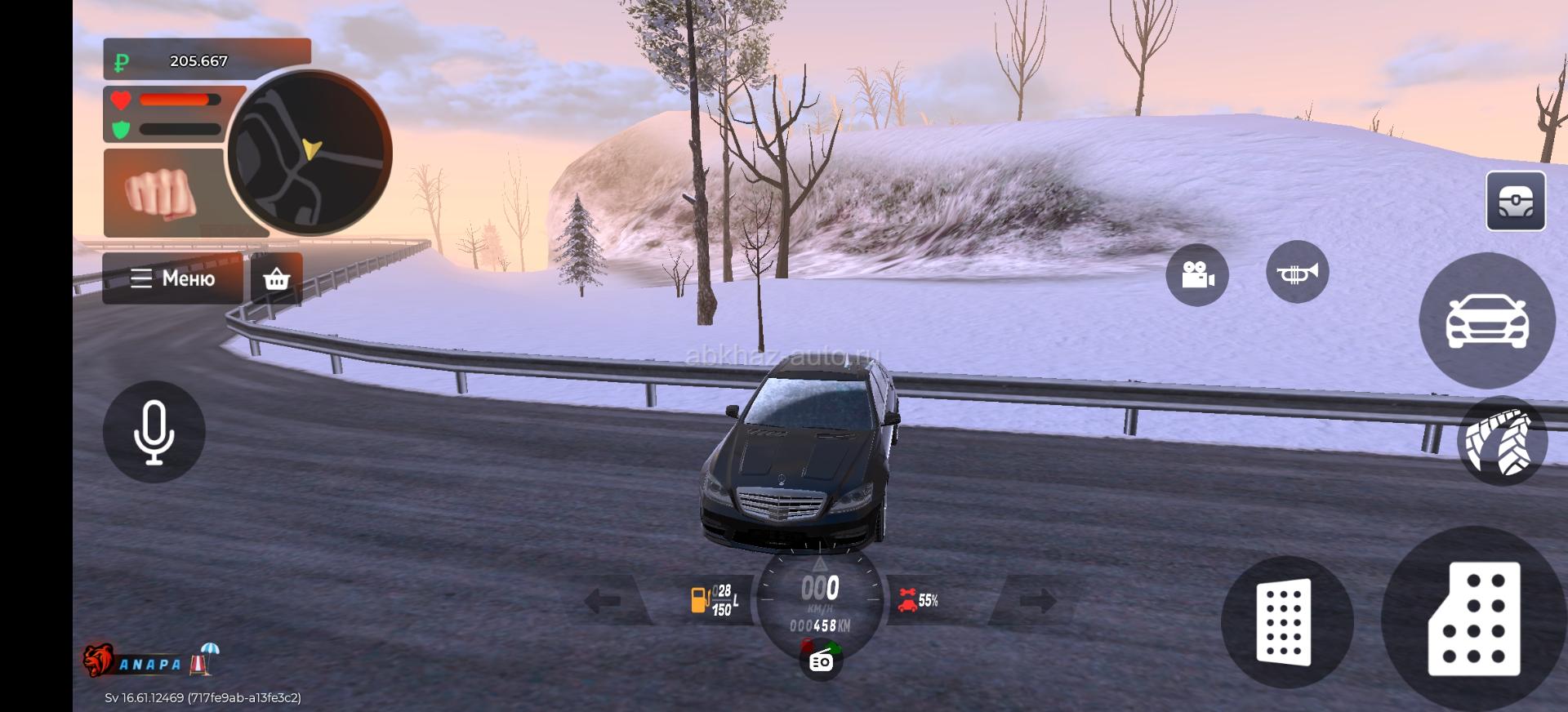Tap the circular minimap

pos(309,154)
